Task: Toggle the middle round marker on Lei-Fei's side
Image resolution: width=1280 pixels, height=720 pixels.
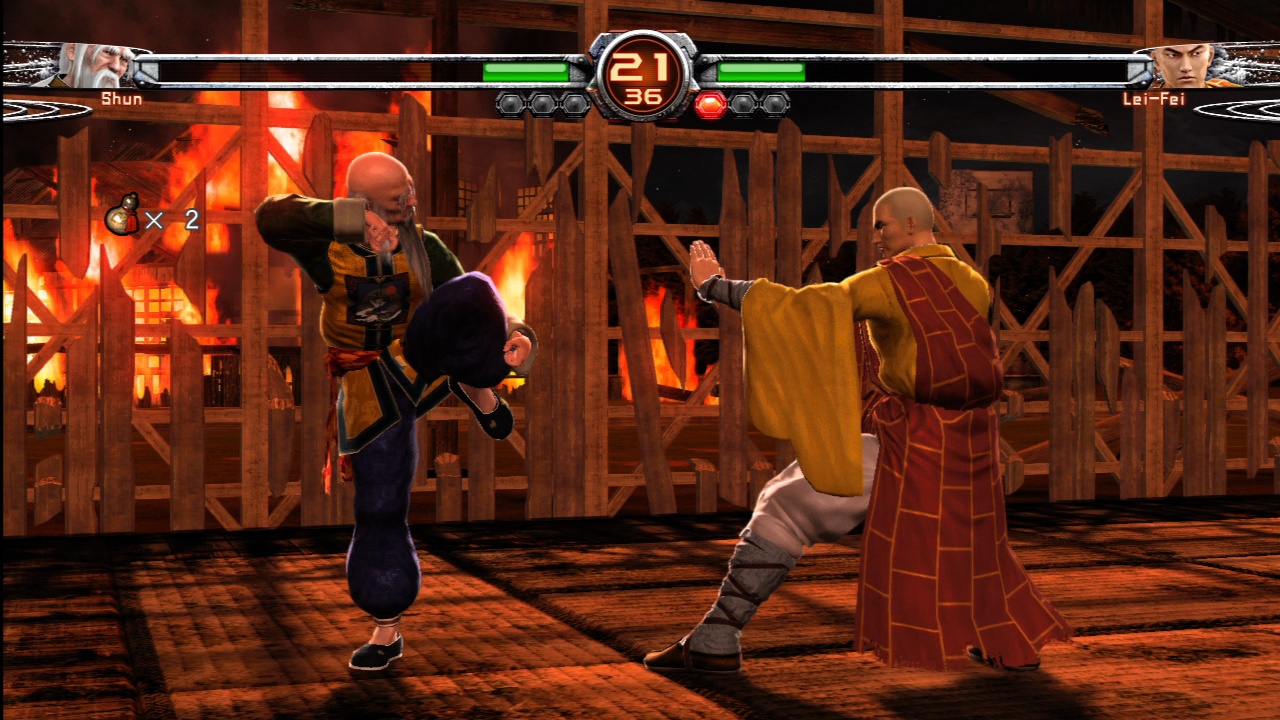Action: point(741,102)
